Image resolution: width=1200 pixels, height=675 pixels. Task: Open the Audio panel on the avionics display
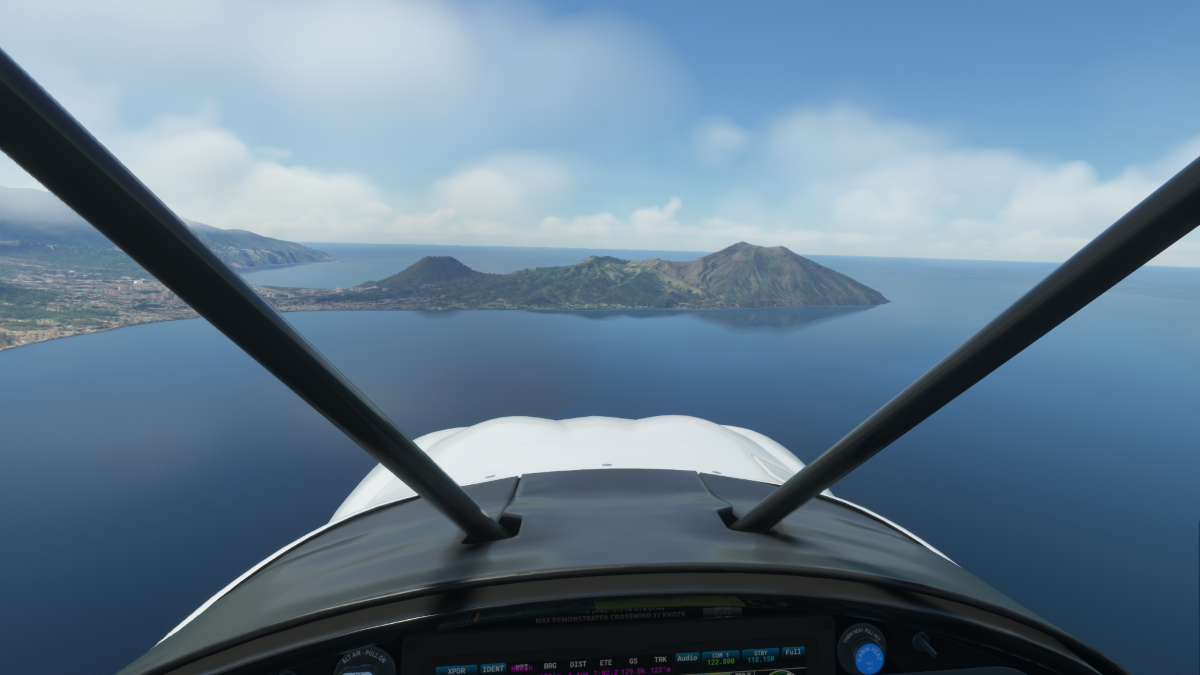(687, 658)
